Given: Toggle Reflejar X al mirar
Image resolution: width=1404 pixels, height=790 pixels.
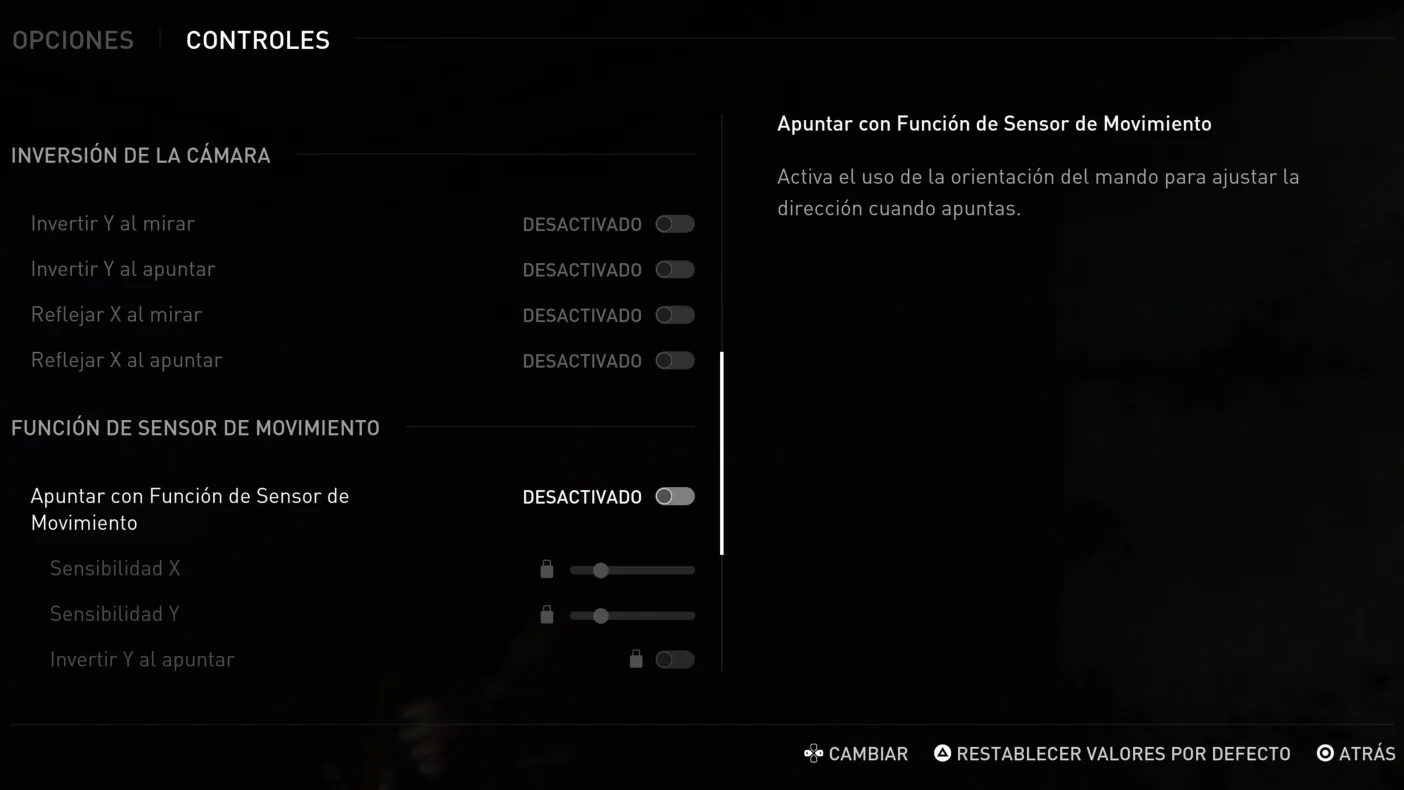Looking at the screenshot, I should pos(674,315).
